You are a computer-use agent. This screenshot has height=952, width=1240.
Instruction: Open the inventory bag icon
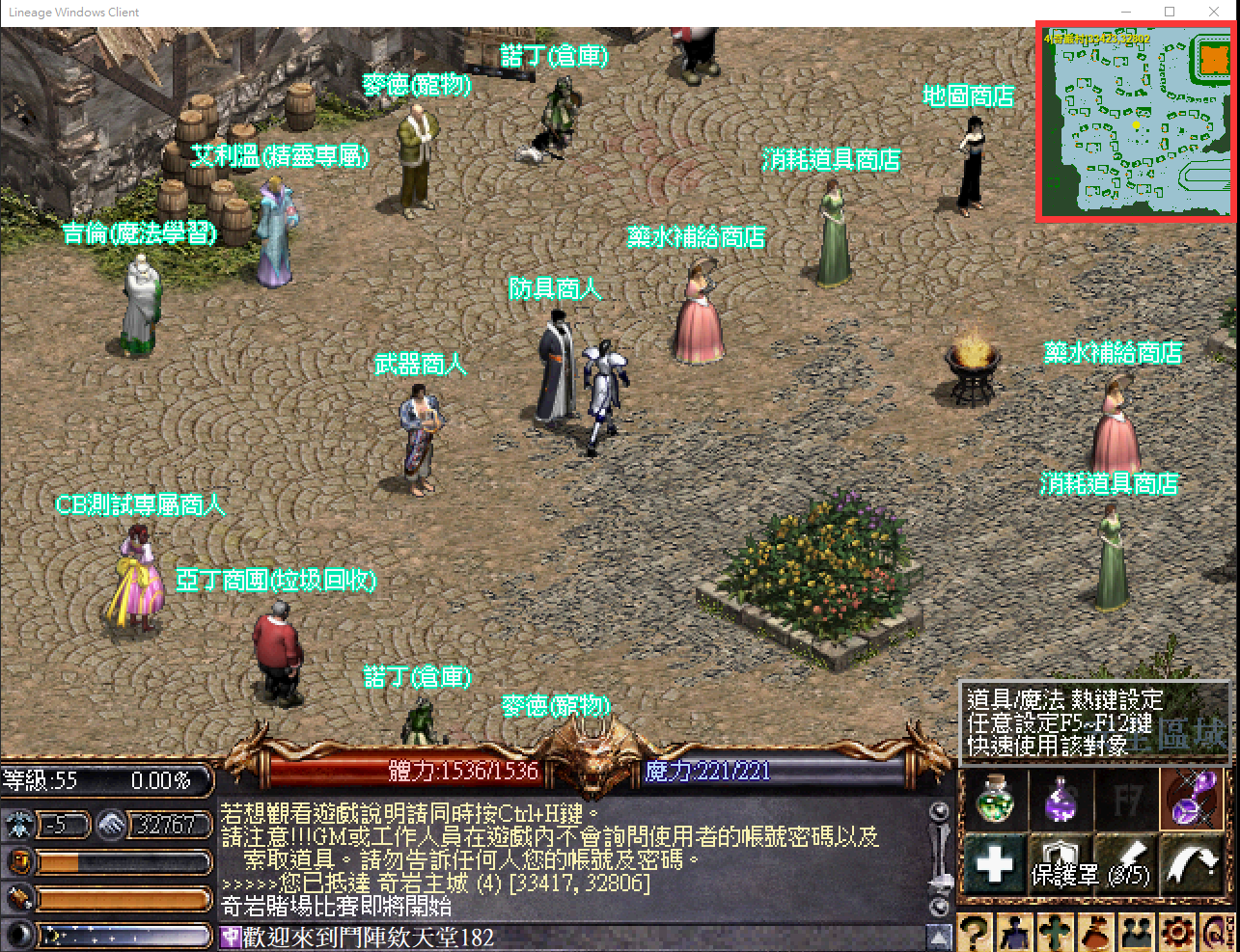[1096, 933]
